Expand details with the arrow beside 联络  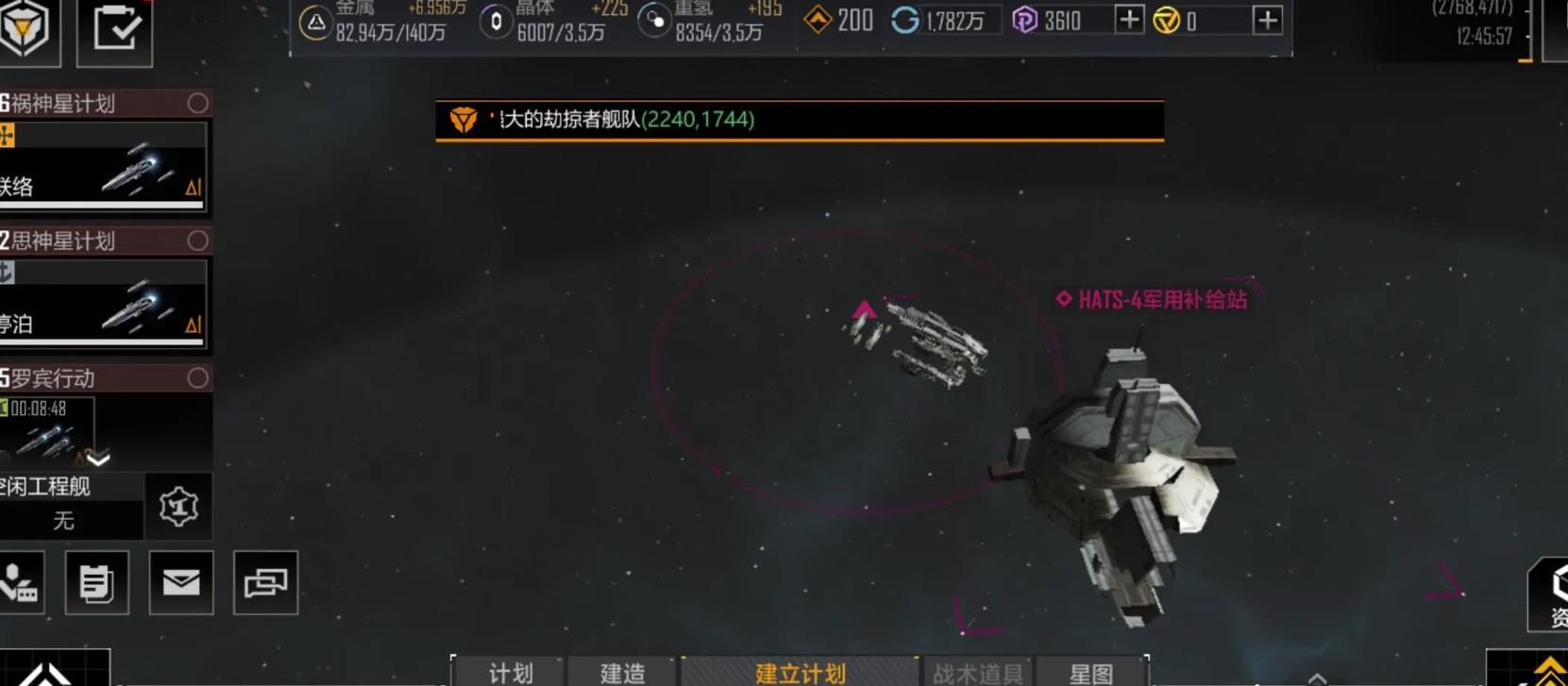click(194, 189)
